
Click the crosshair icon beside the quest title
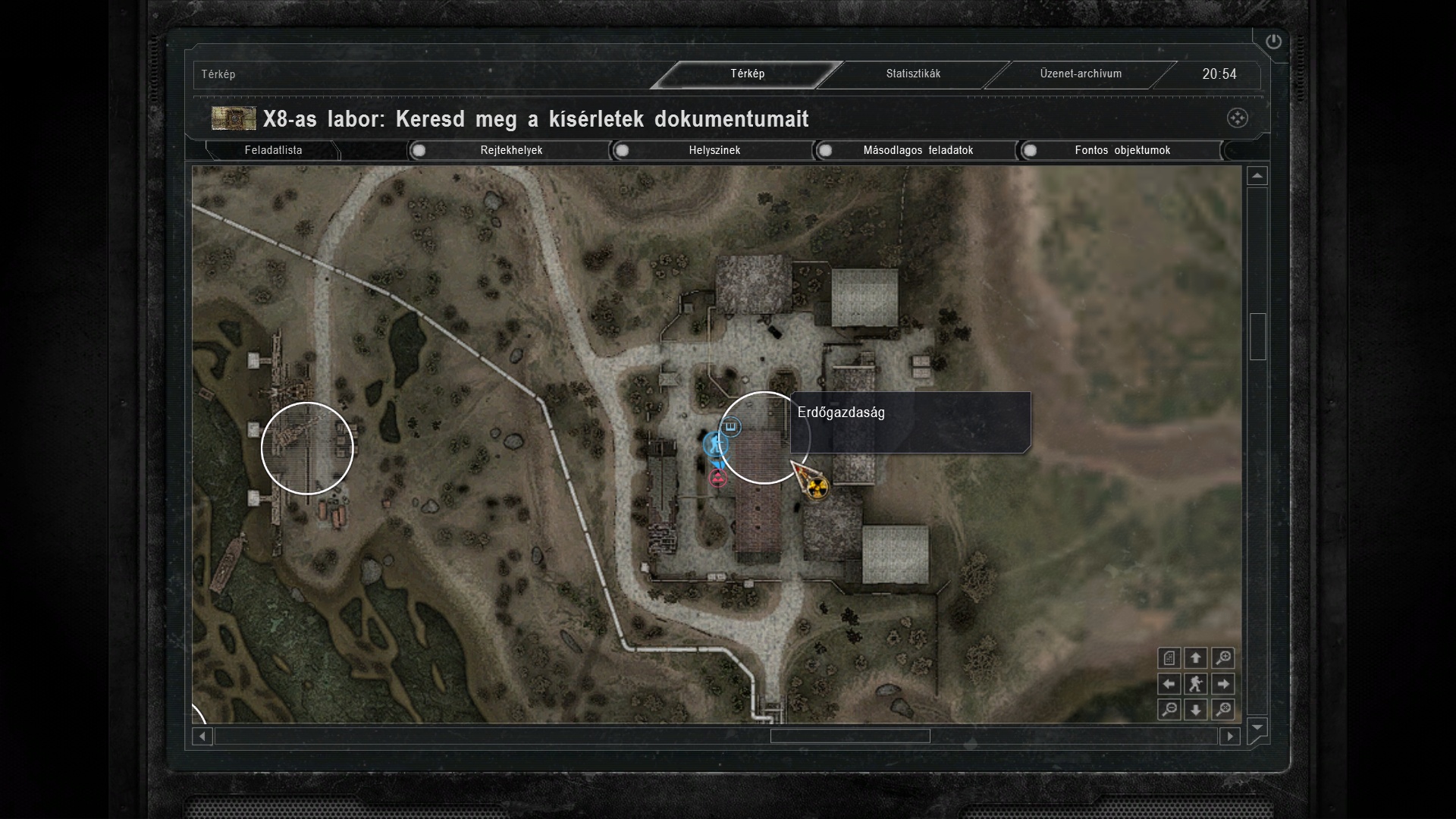pyautogui.click(x=1237, y=118)
